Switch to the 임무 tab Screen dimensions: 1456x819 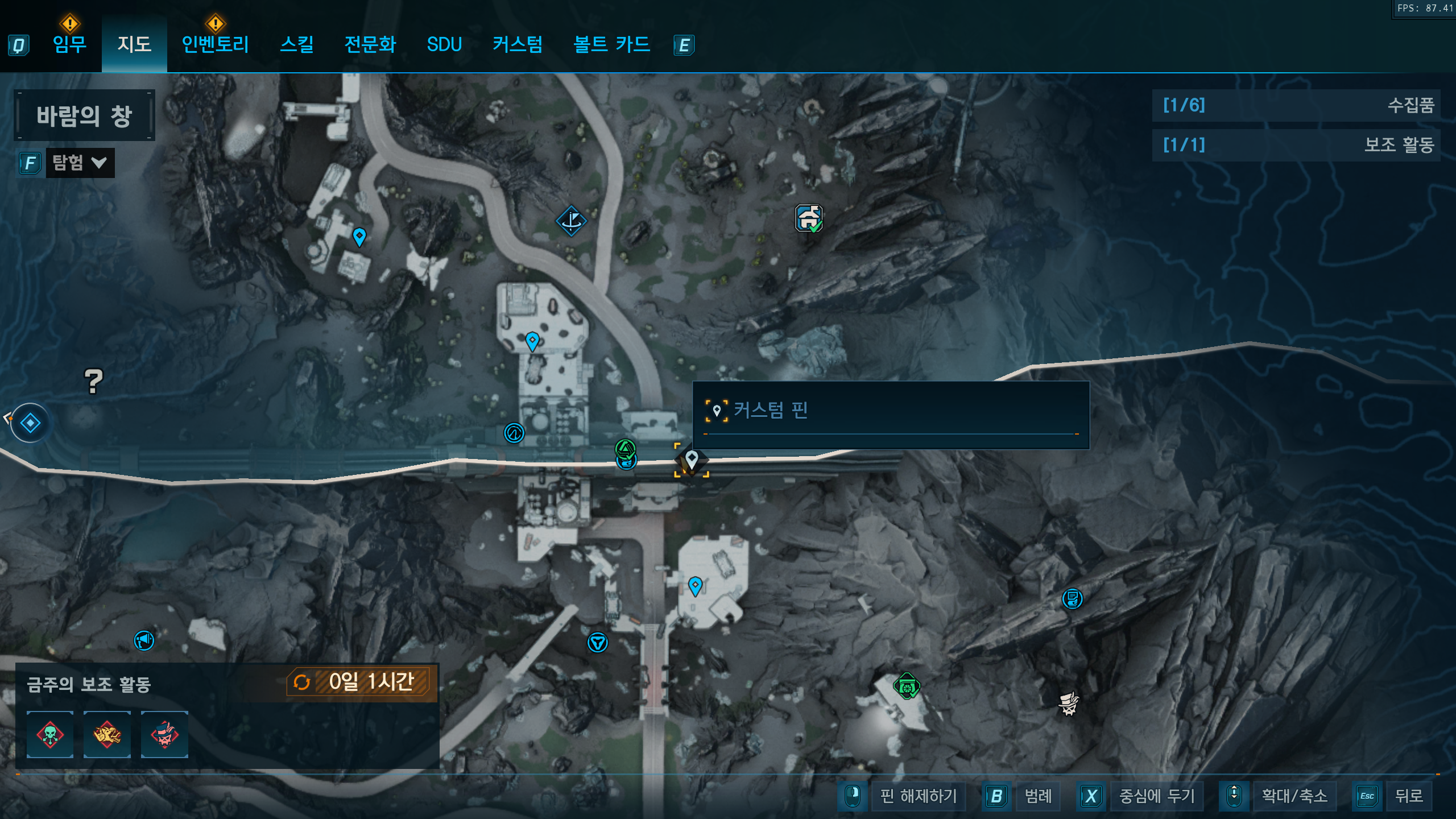point(69,44)
